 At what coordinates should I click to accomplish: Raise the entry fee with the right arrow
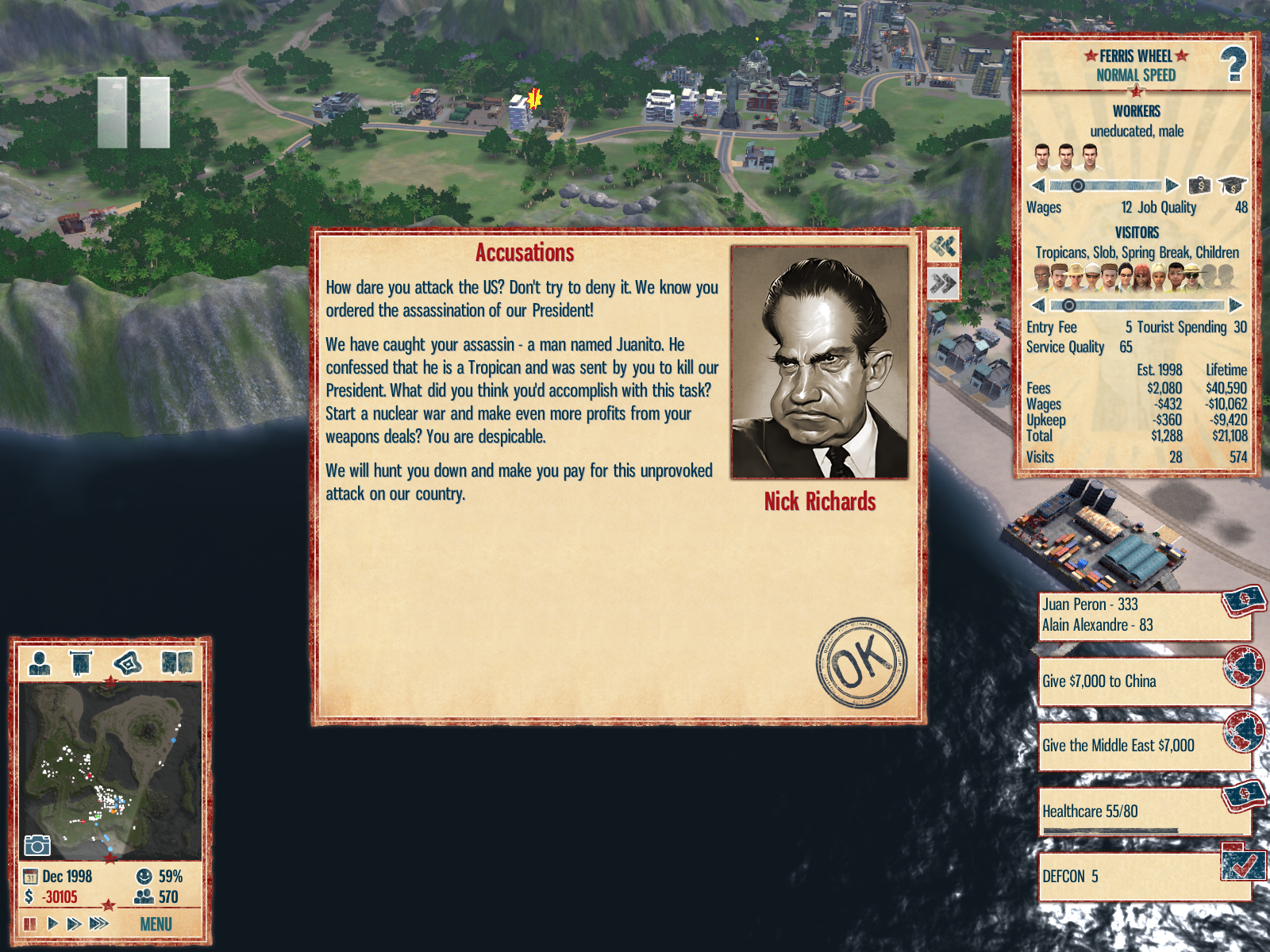point(1235,305)
